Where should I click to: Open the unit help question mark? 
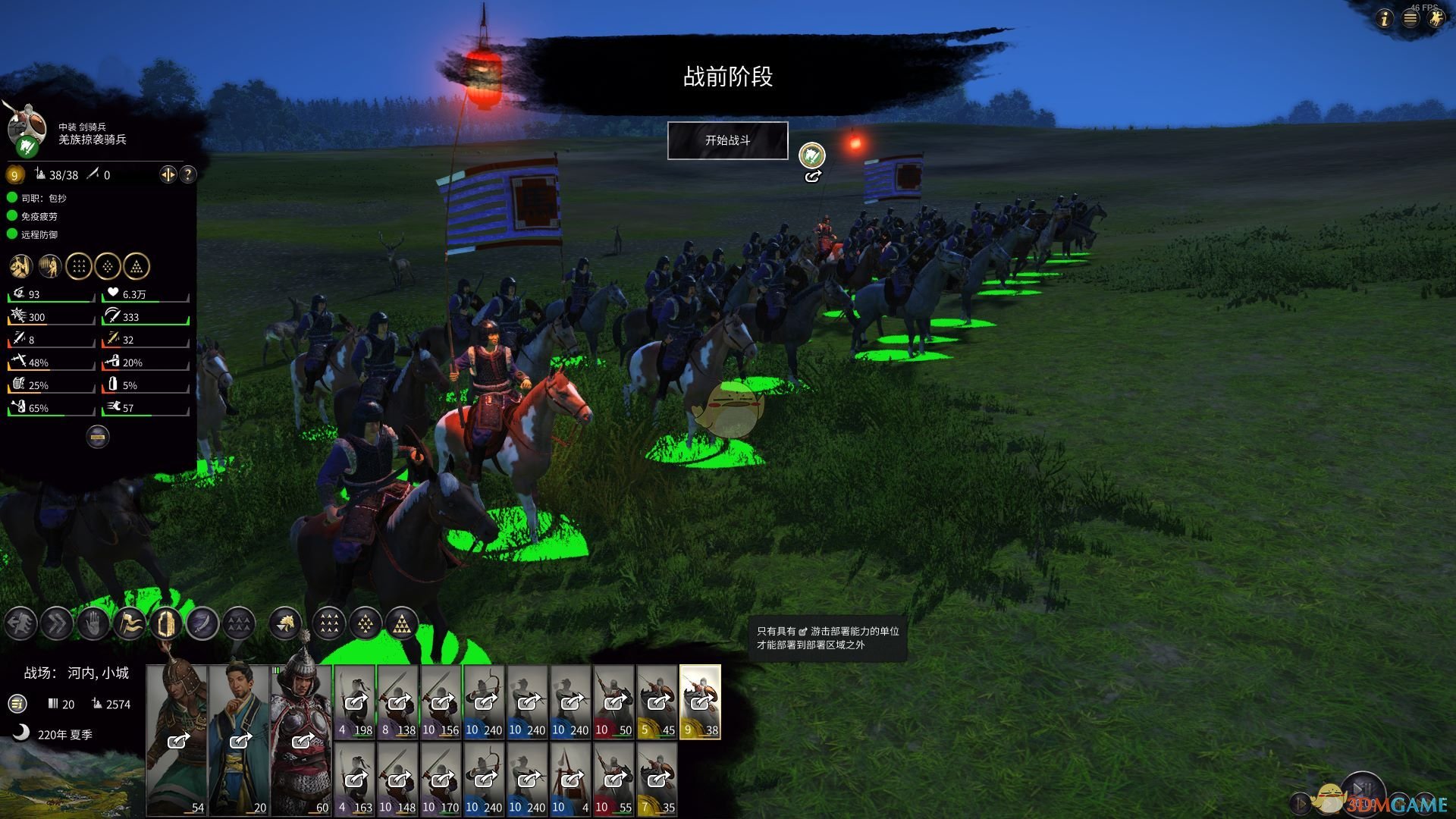coord(187,174)
